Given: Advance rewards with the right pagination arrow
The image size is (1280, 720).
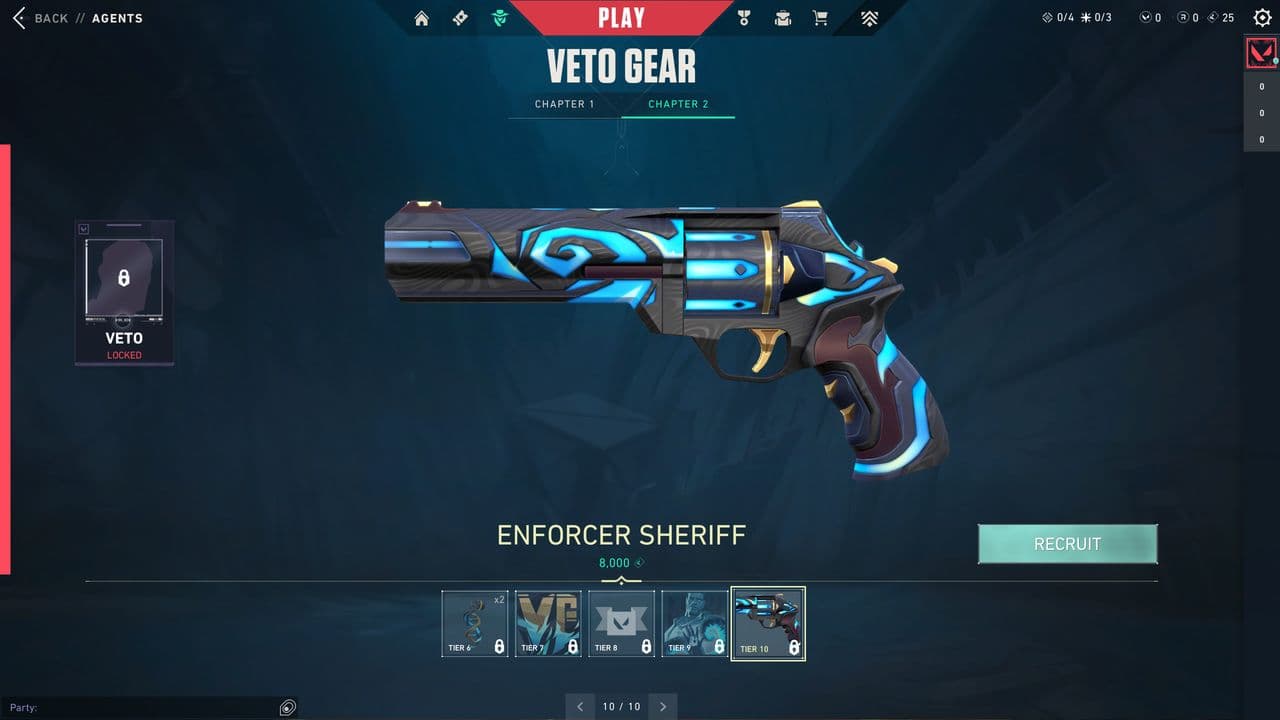Looking at the screenshot, I should [662, 706].
